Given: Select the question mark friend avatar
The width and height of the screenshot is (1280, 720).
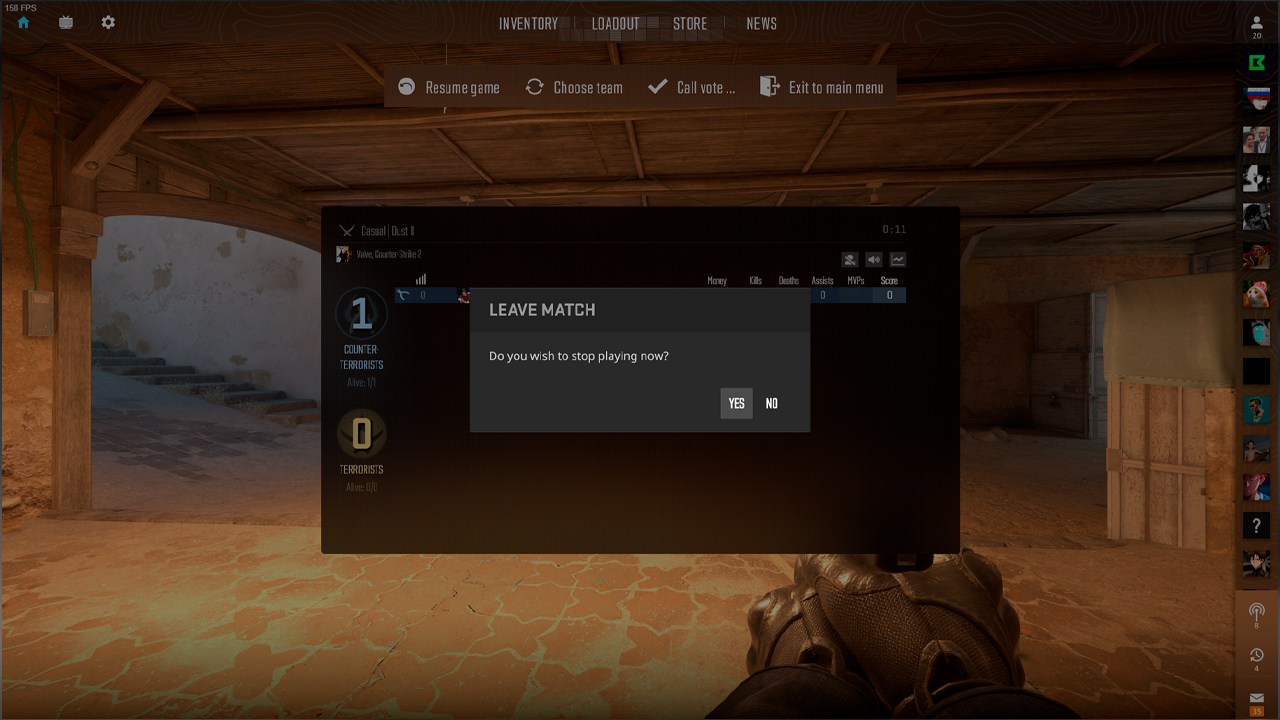Looking at the screenshot, I should pos(1257,525).
